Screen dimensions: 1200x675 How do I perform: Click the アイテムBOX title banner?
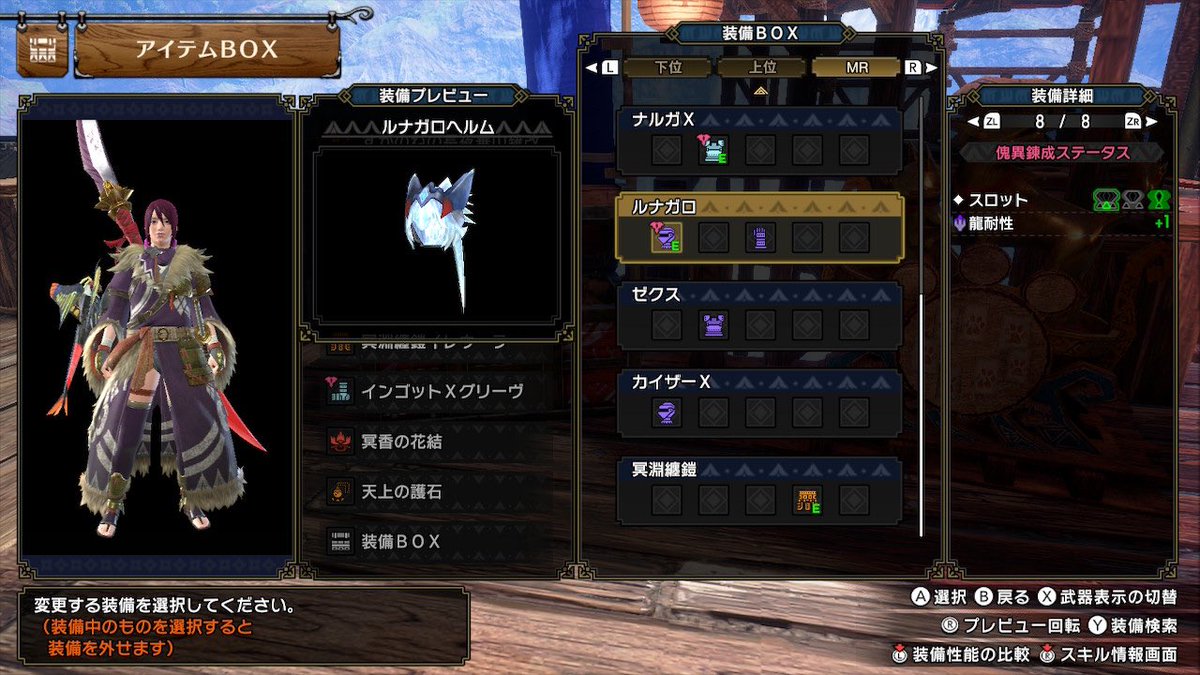207,50
